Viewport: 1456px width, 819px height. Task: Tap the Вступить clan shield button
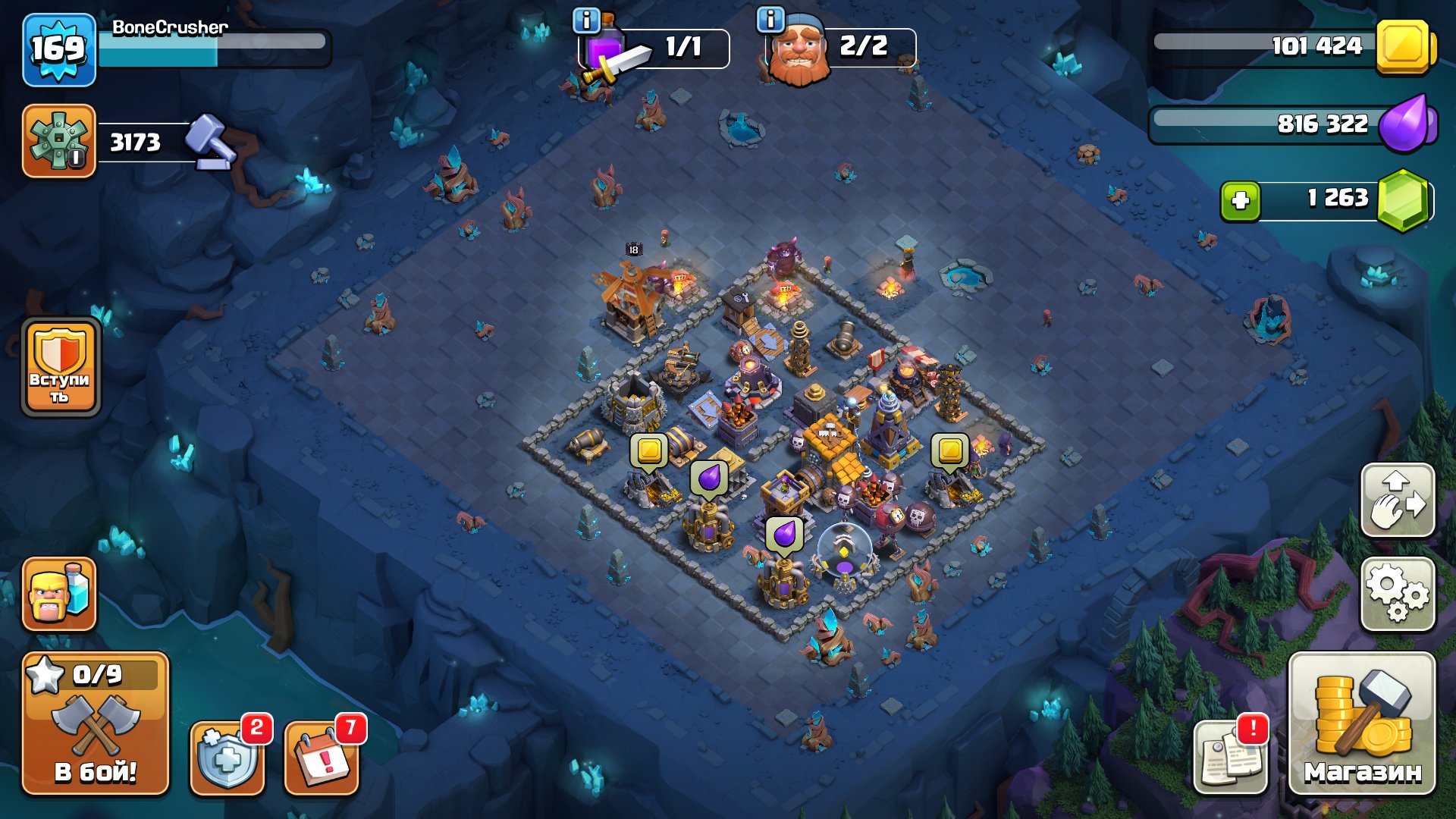pos(61,368)
